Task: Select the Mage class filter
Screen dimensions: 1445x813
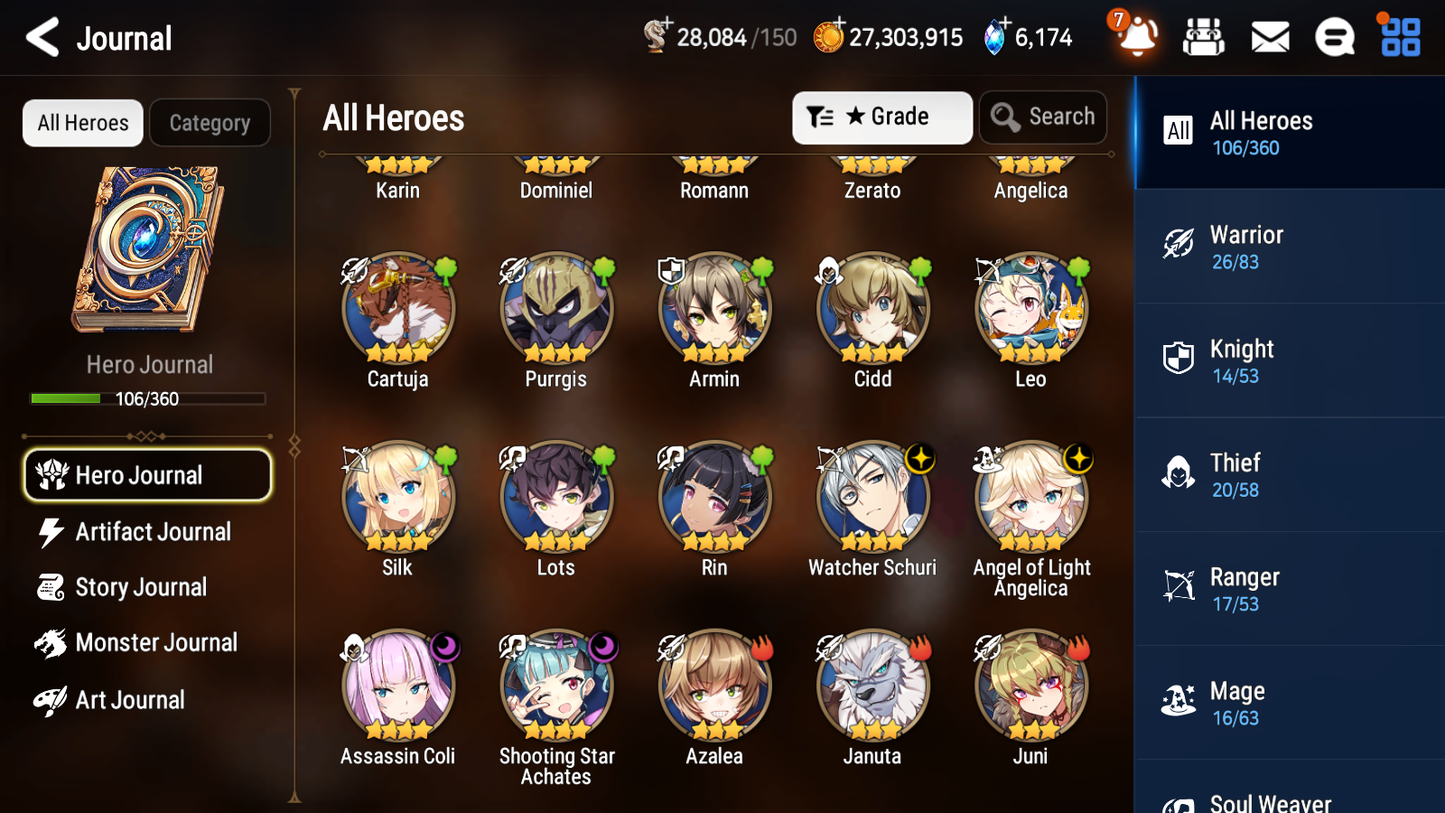Action: click(1289, 702)
